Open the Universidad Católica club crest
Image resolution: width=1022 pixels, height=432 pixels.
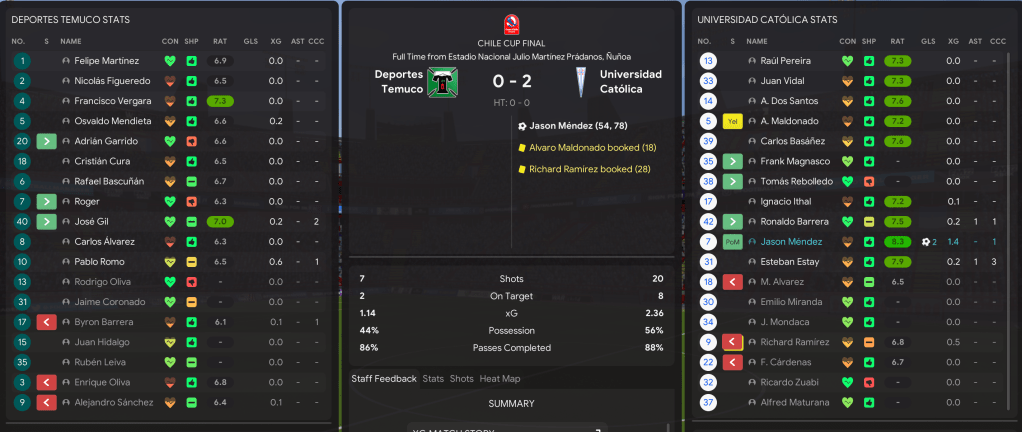point(581,83)
